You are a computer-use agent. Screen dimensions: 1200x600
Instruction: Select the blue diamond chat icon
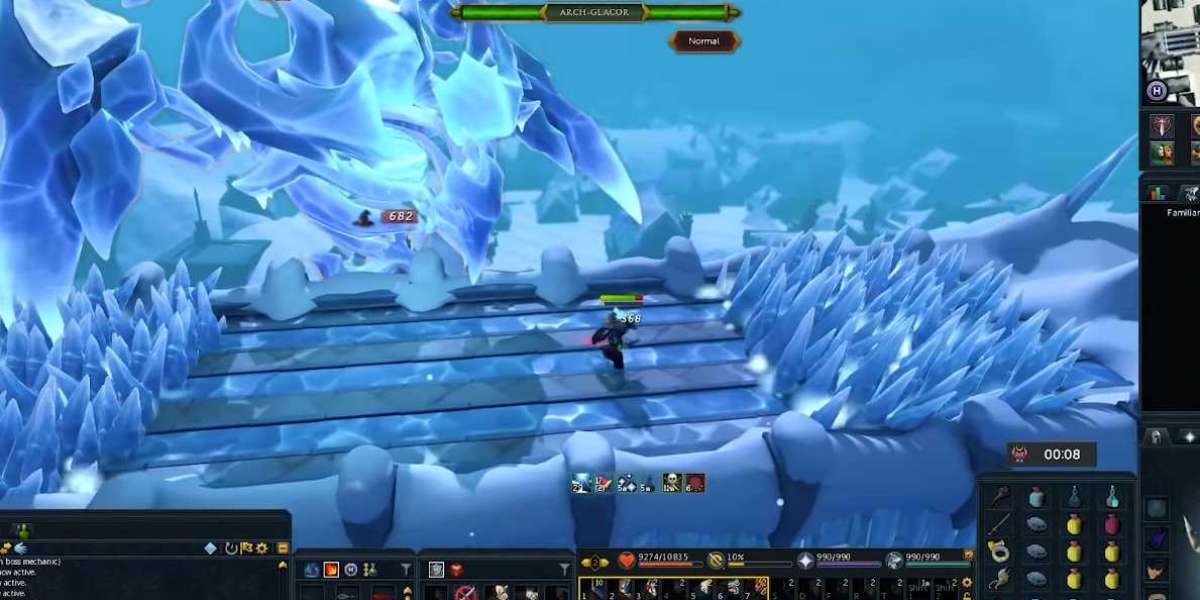tap(210, 548)
